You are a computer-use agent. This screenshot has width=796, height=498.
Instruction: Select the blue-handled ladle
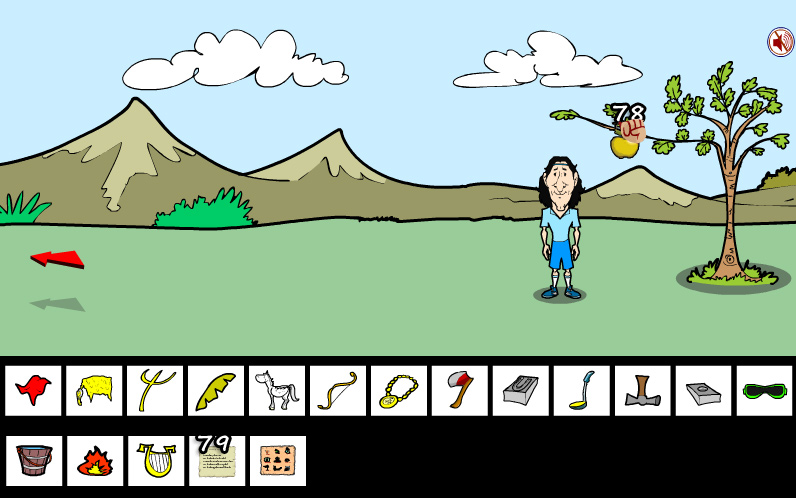coord(582,390)
